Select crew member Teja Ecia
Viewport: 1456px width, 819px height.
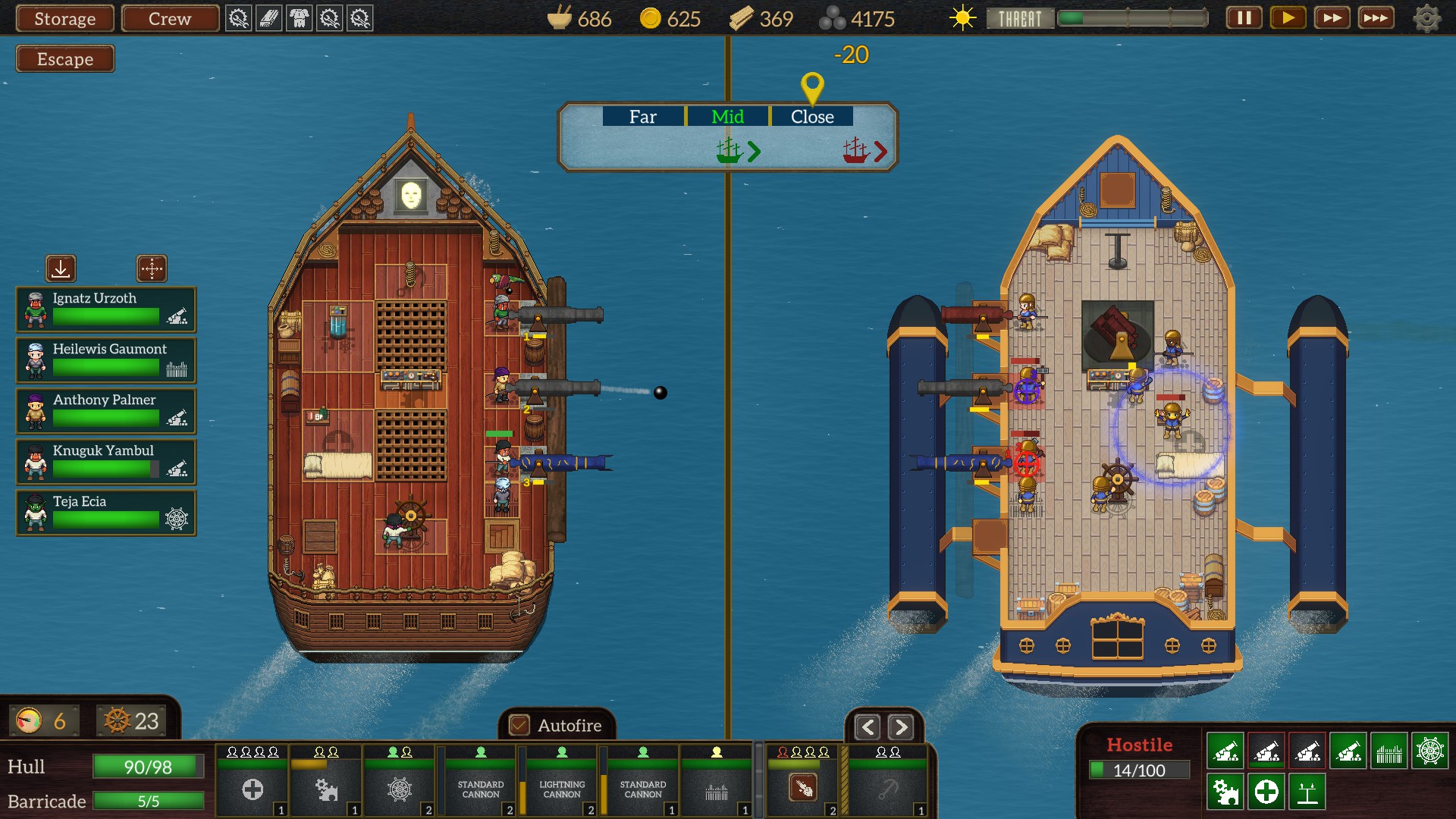click(106, 513)
